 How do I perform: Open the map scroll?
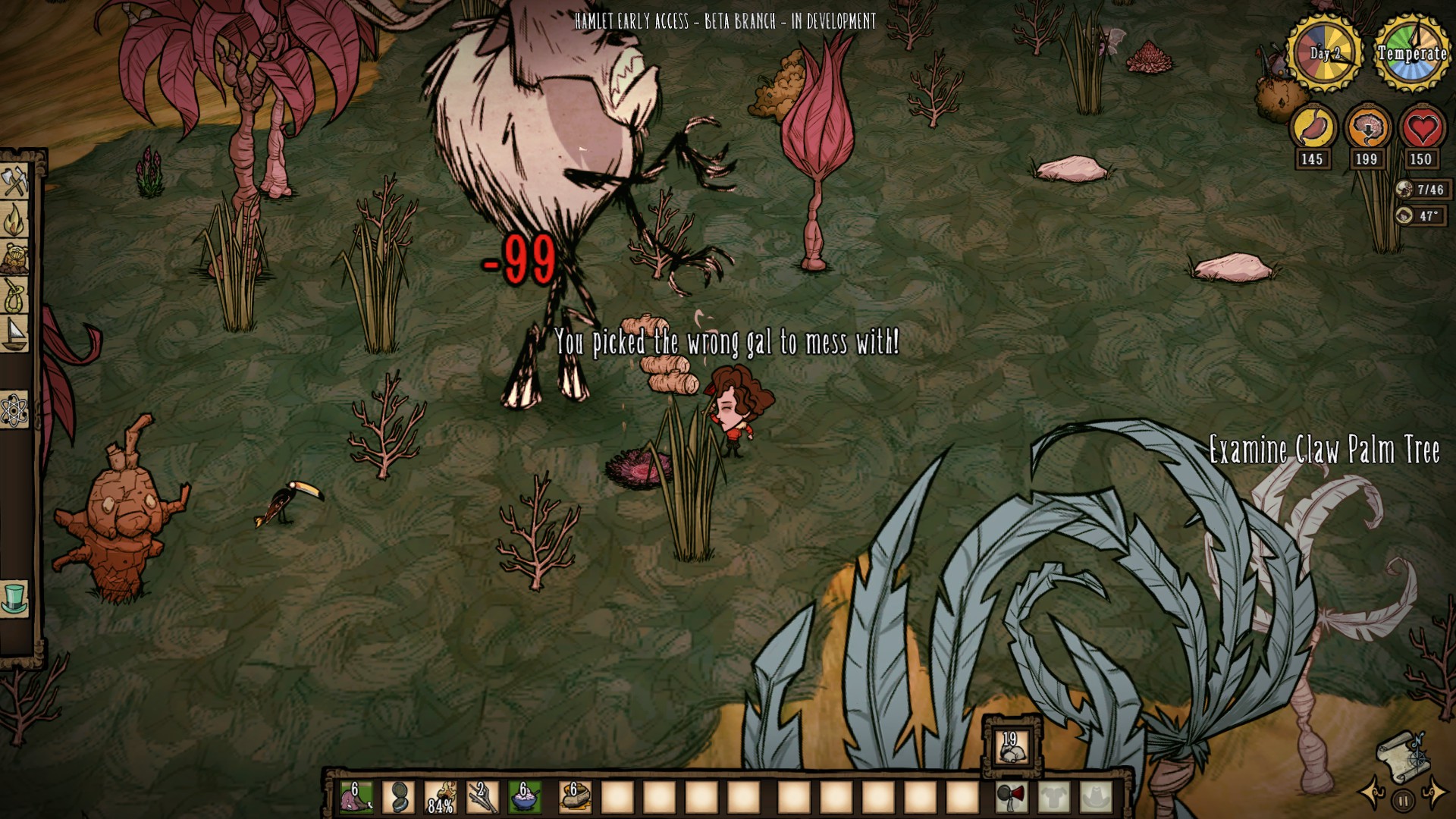1401,755
